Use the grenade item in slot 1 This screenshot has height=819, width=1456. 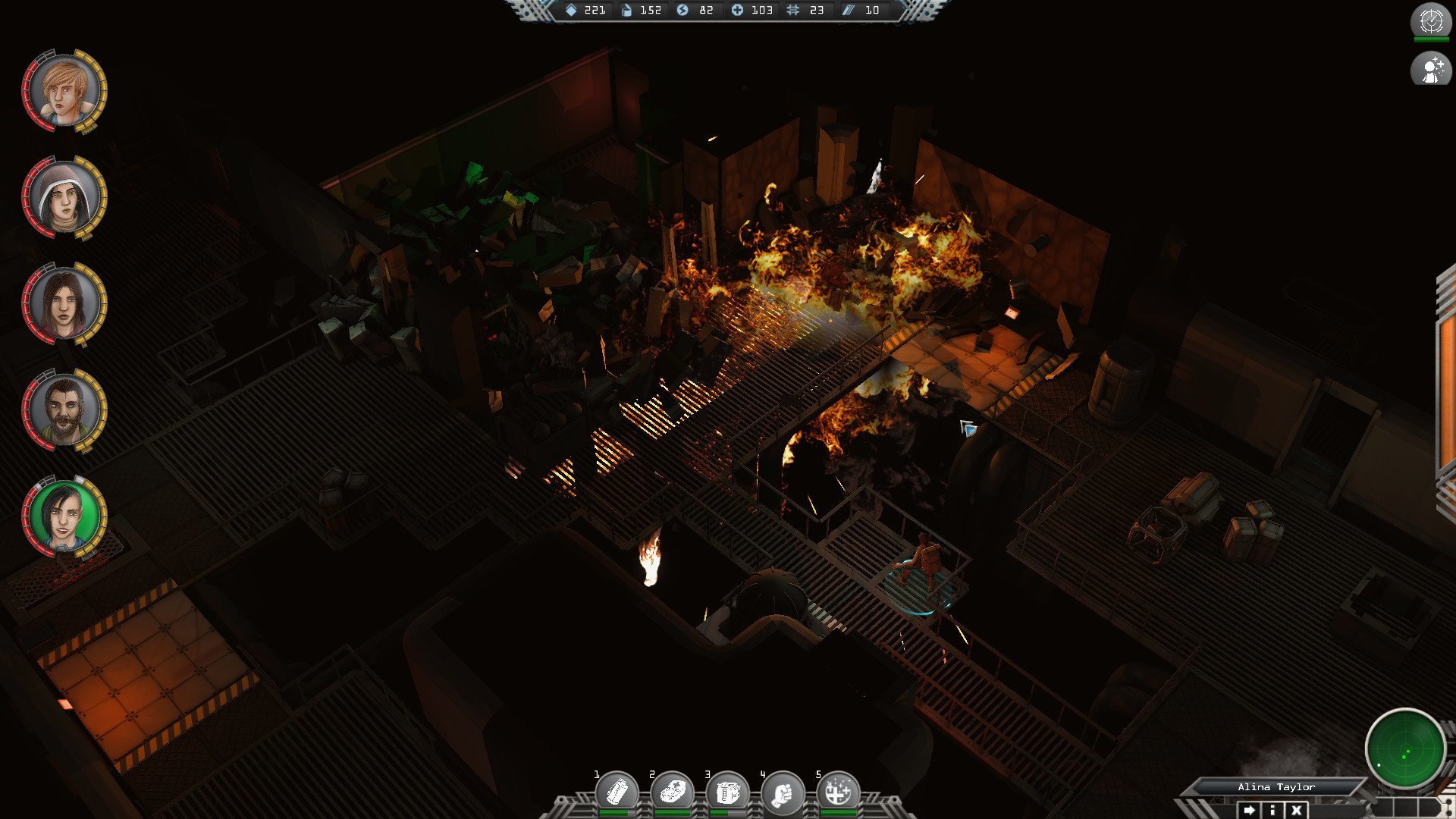(617, 792)
